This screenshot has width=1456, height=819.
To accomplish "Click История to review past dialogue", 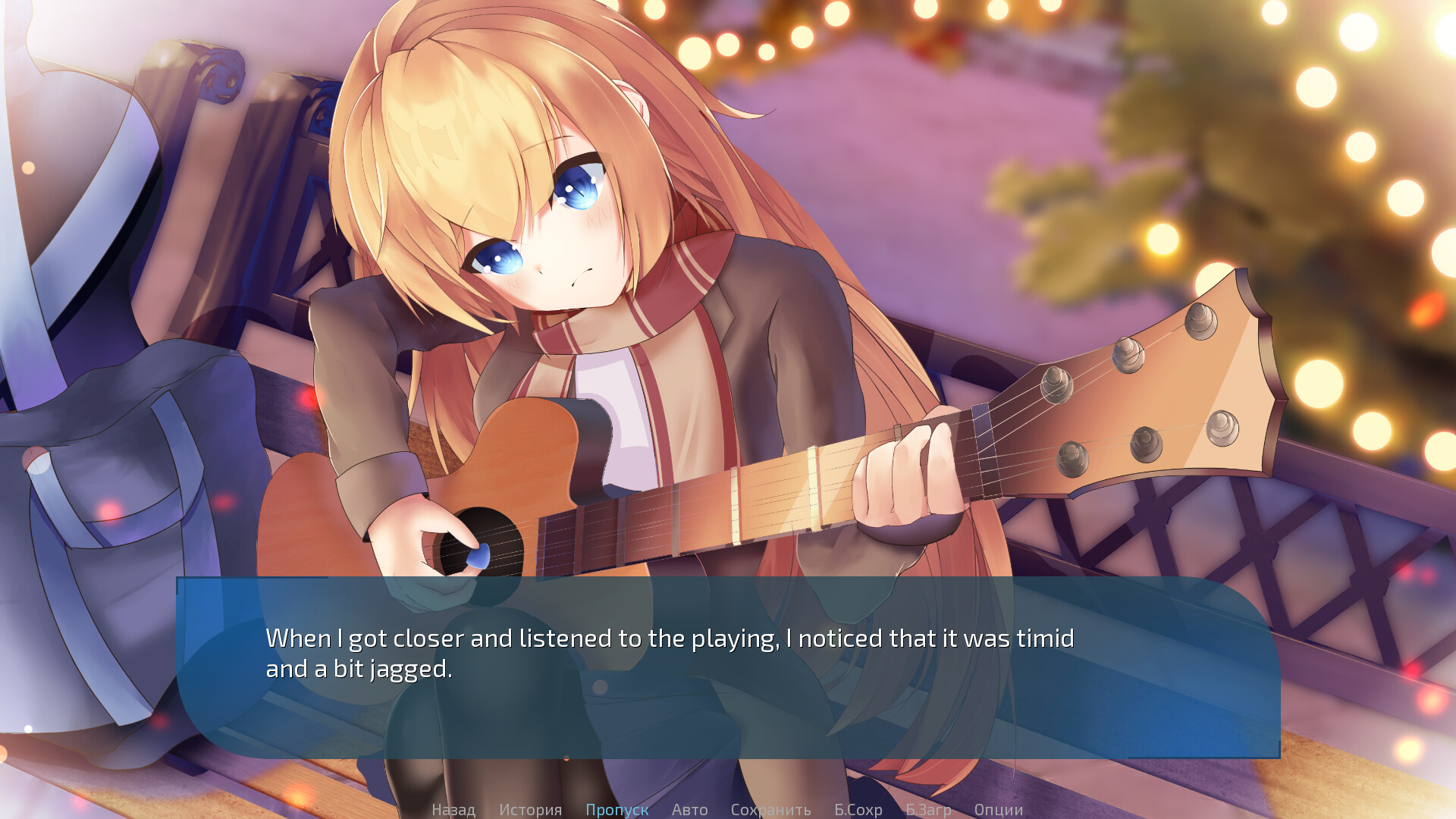I will coord(531,809).
